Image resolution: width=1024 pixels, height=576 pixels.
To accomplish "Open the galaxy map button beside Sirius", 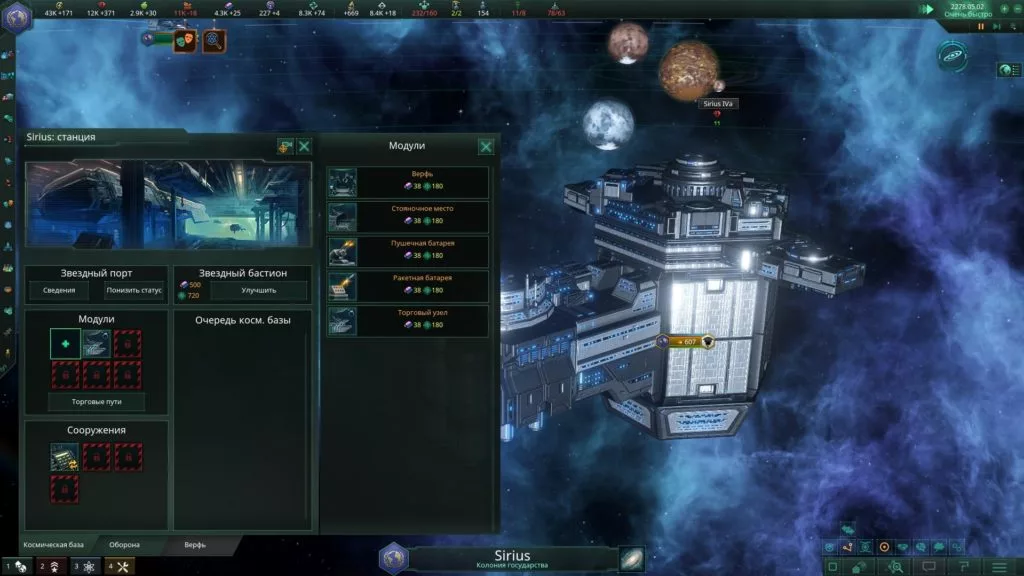I will [x=631, y=559].
